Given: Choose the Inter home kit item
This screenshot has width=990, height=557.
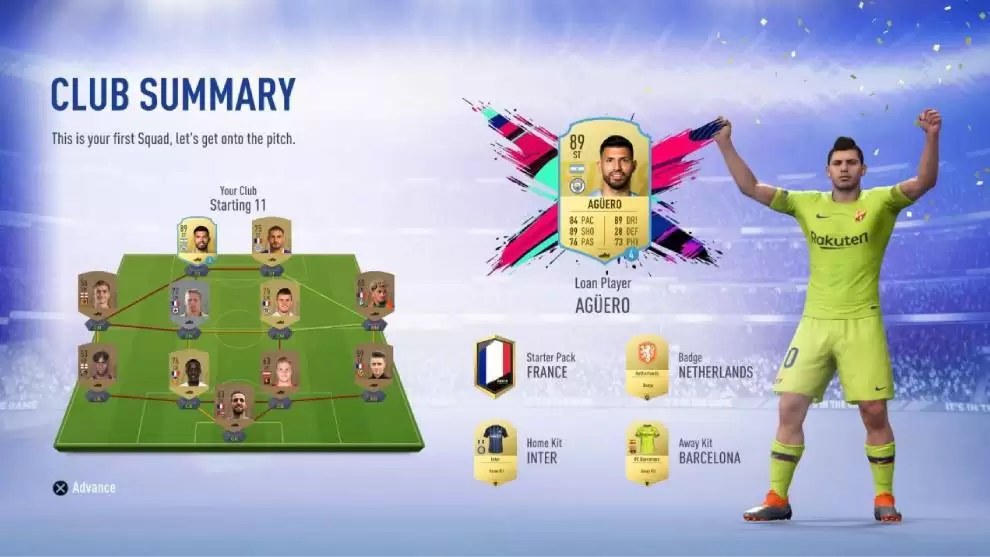Looking at the screenshot, I should point(495,452).
